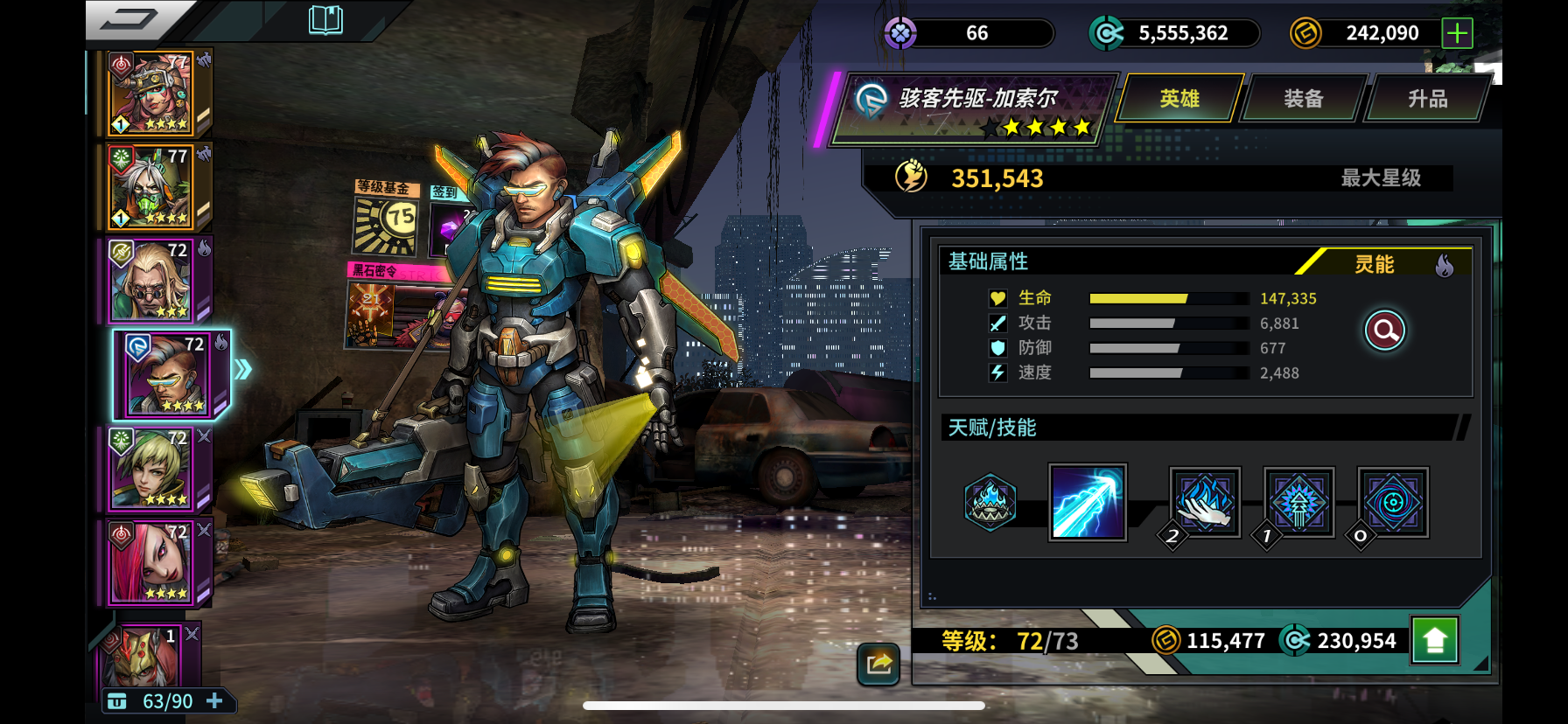This screenshot has height=724, width=1568.
Task: Level up hero with green arrow button
Action: click(1434, 641)
